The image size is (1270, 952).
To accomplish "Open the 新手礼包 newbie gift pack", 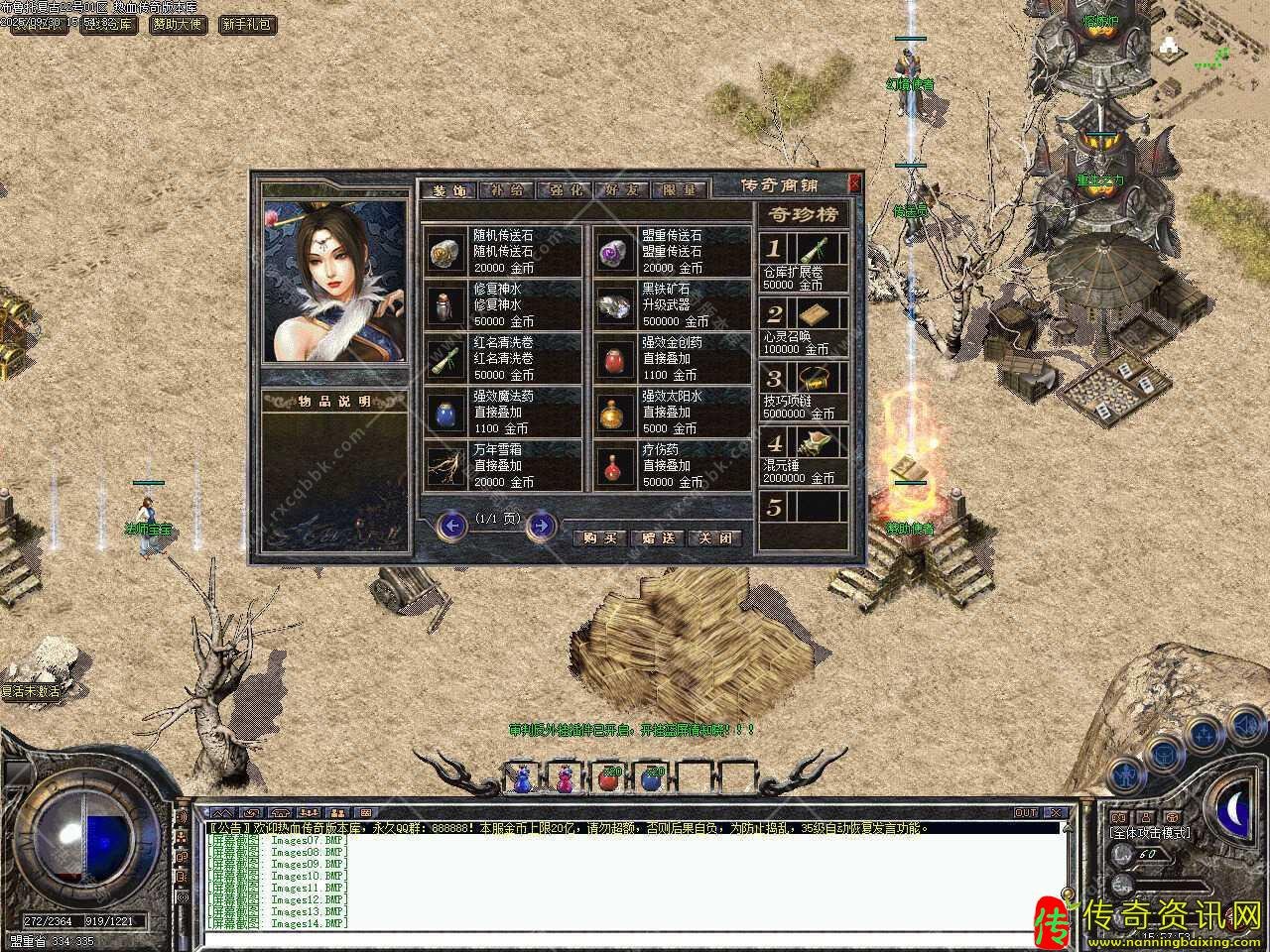I will (x=246, y=24).
